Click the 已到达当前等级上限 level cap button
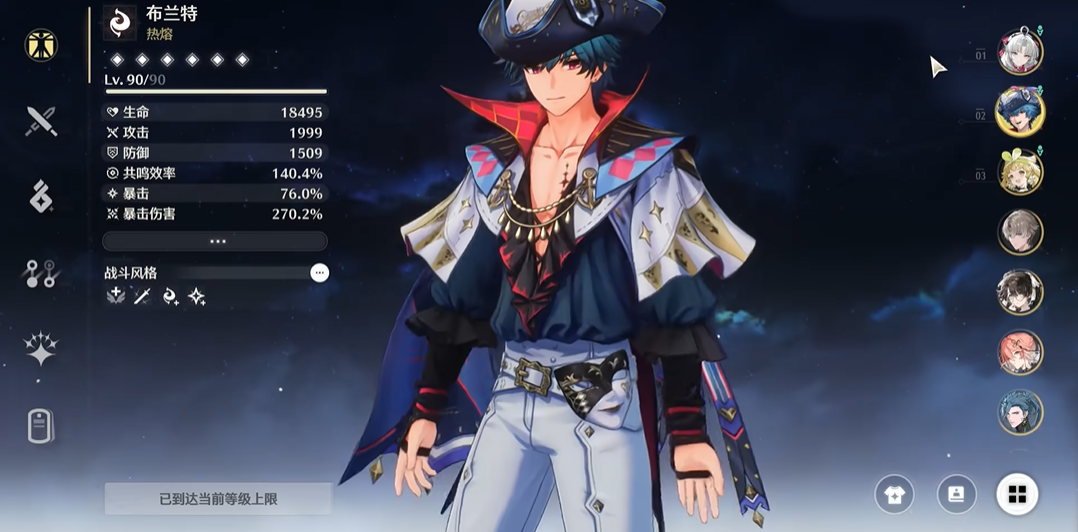This screenshot has height=532, width=1078. 218,498
